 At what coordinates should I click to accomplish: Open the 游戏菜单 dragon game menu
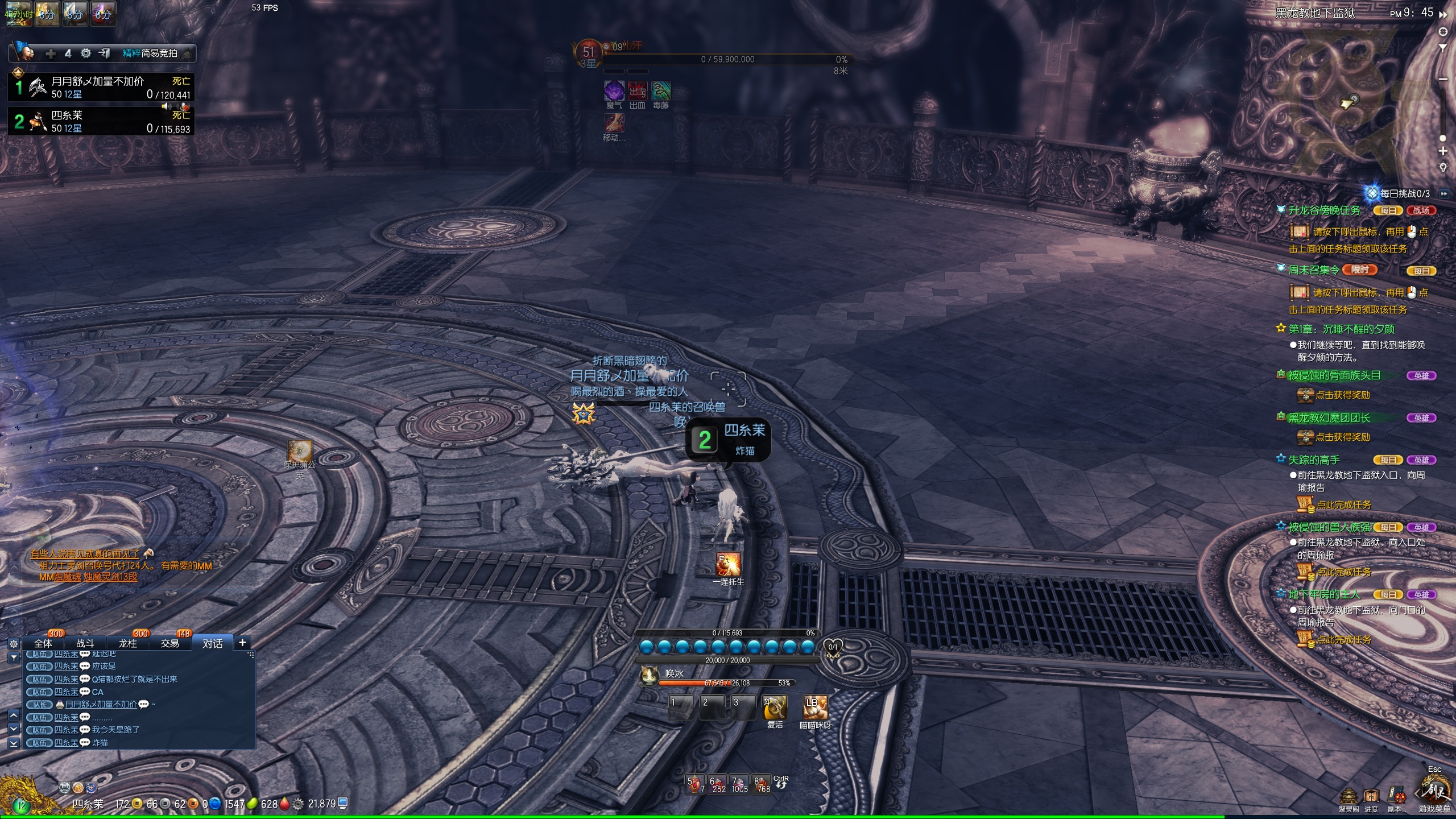coord(1436,792)
